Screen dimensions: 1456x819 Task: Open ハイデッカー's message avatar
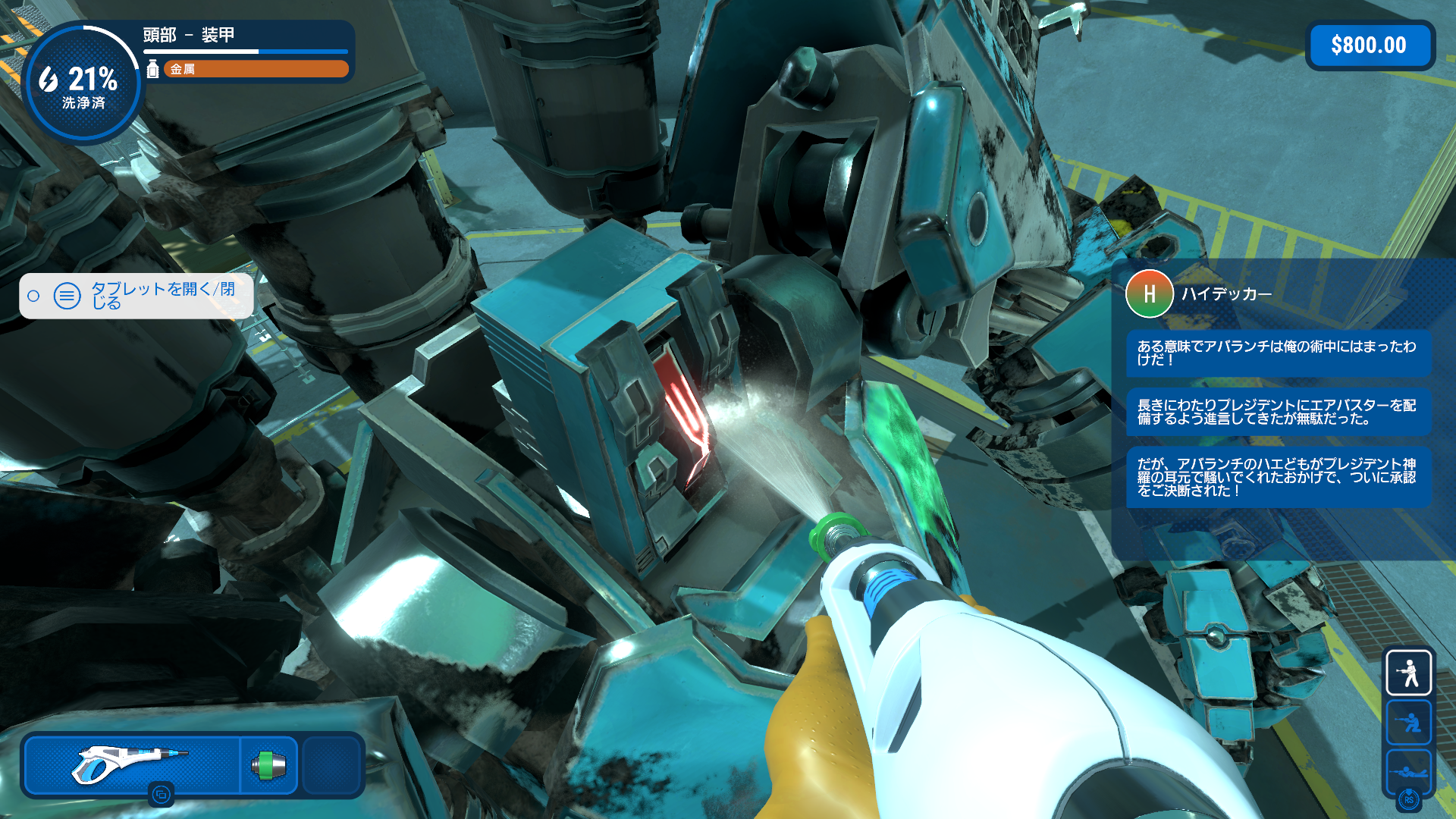[1149, 293]
